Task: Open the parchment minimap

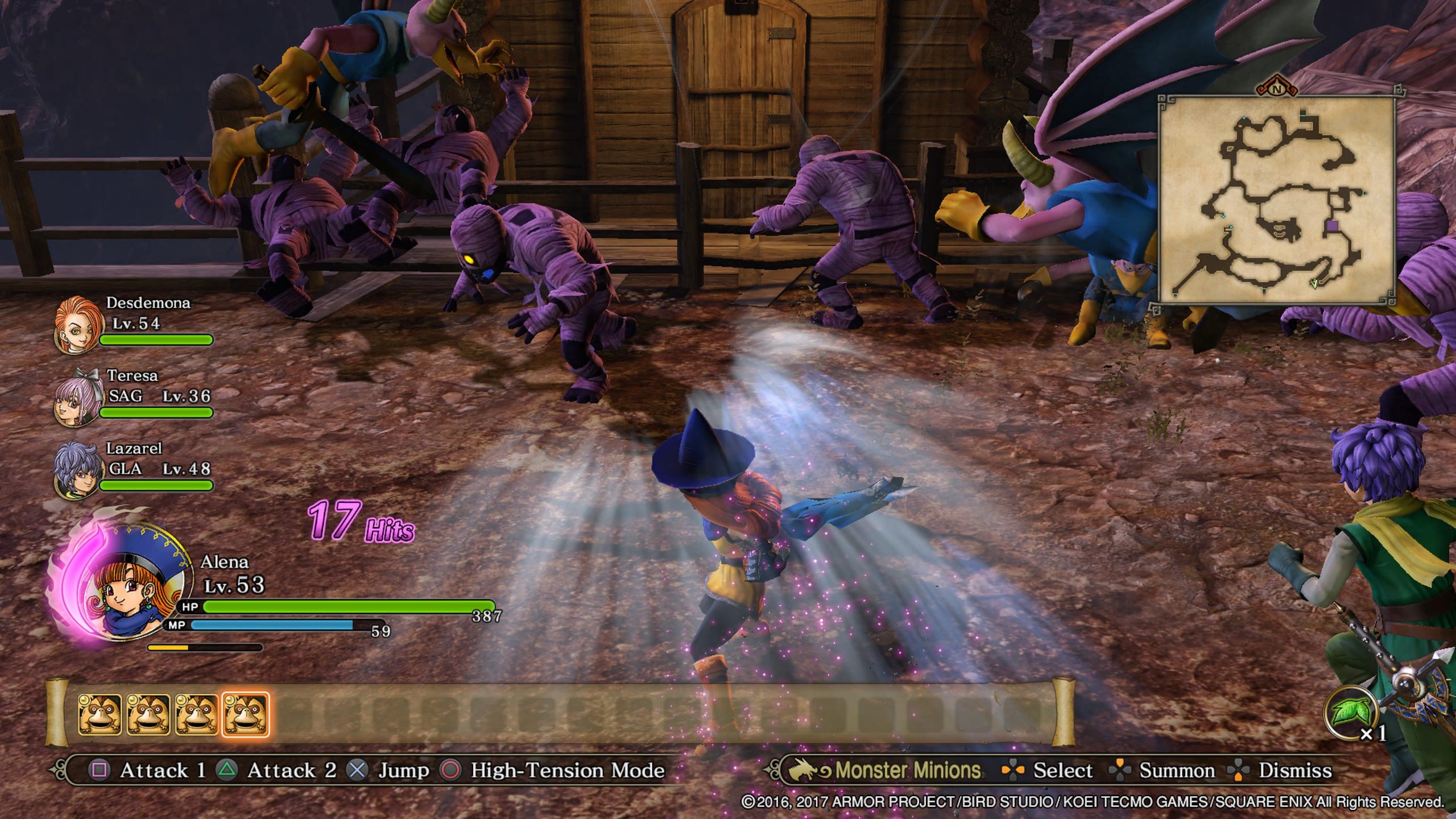Action: click(x=1276, y=200)
